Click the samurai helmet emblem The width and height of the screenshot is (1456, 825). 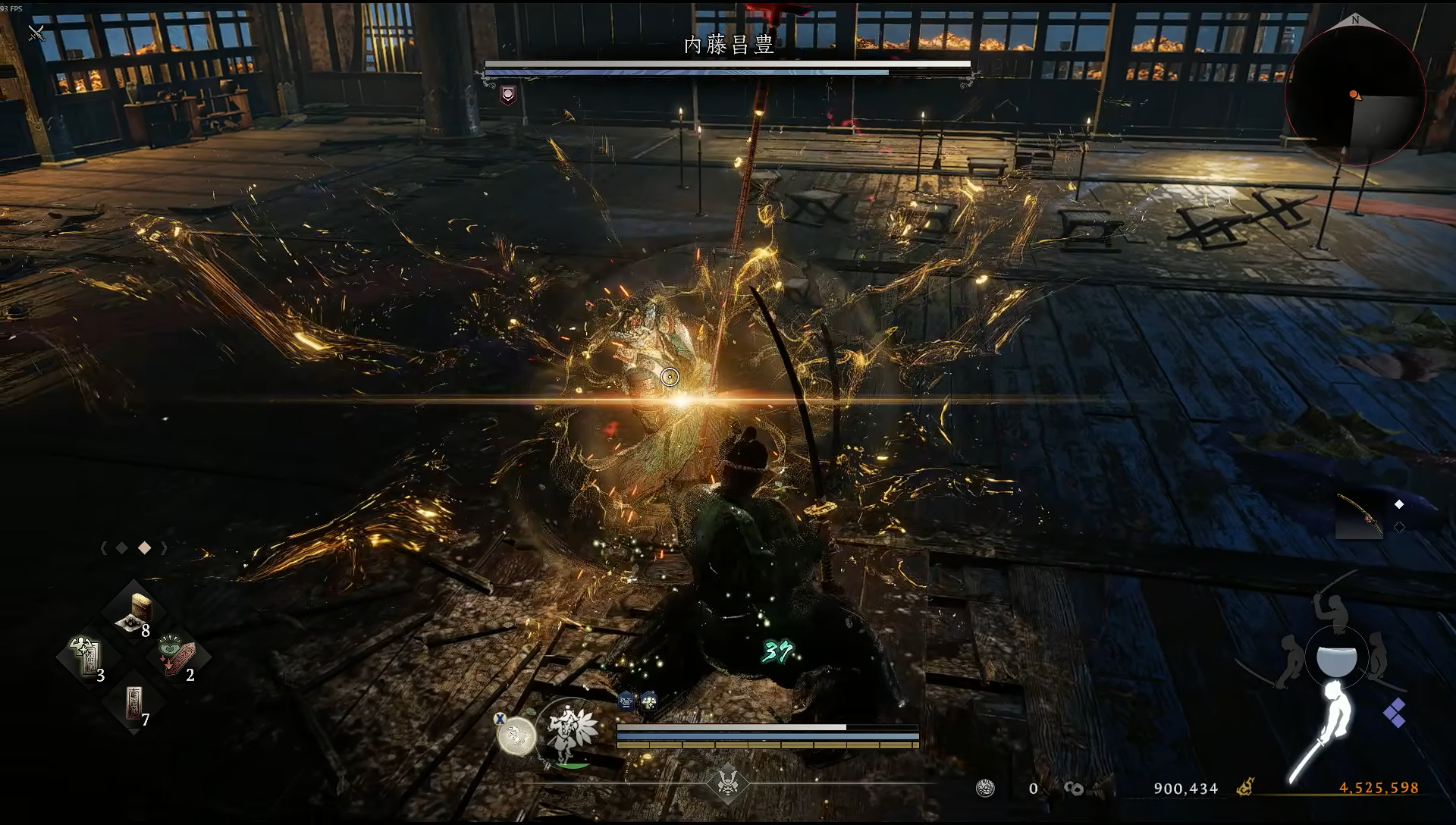(x=727, y=784)
